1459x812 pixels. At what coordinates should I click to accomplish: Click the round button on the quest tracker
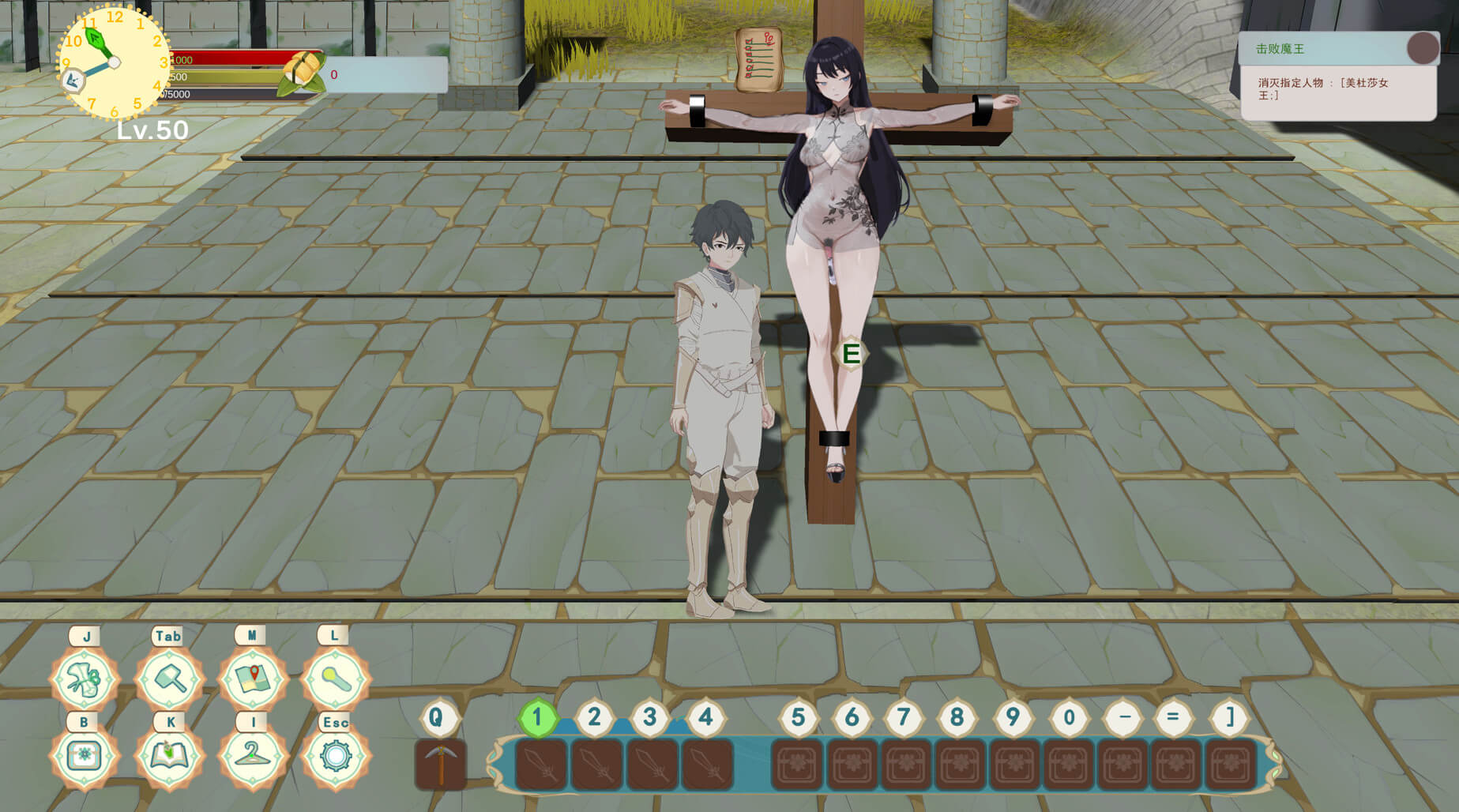tap(1422, 48)
